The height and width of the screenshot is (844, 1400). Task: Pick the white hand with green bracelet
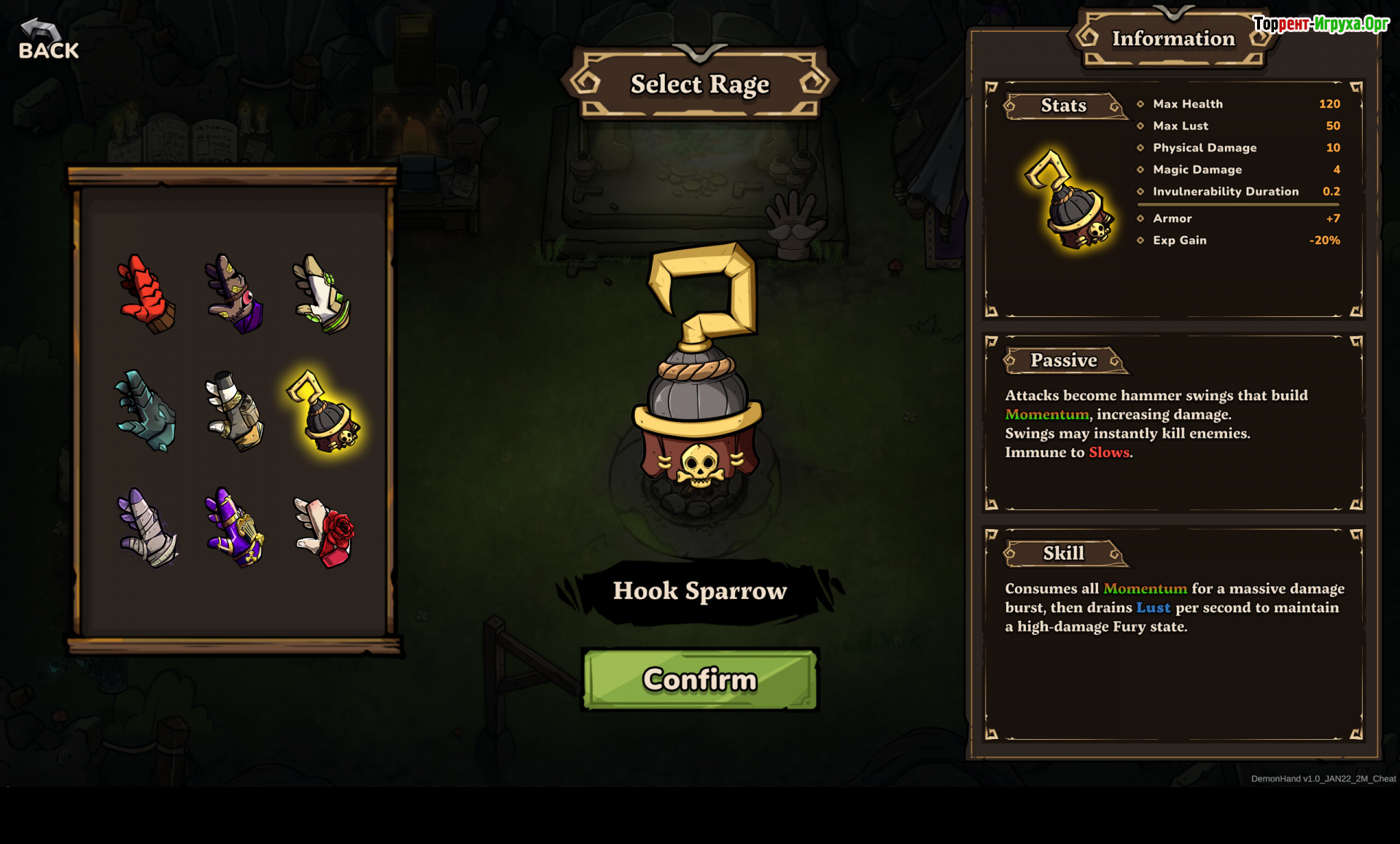pos(322,294)
